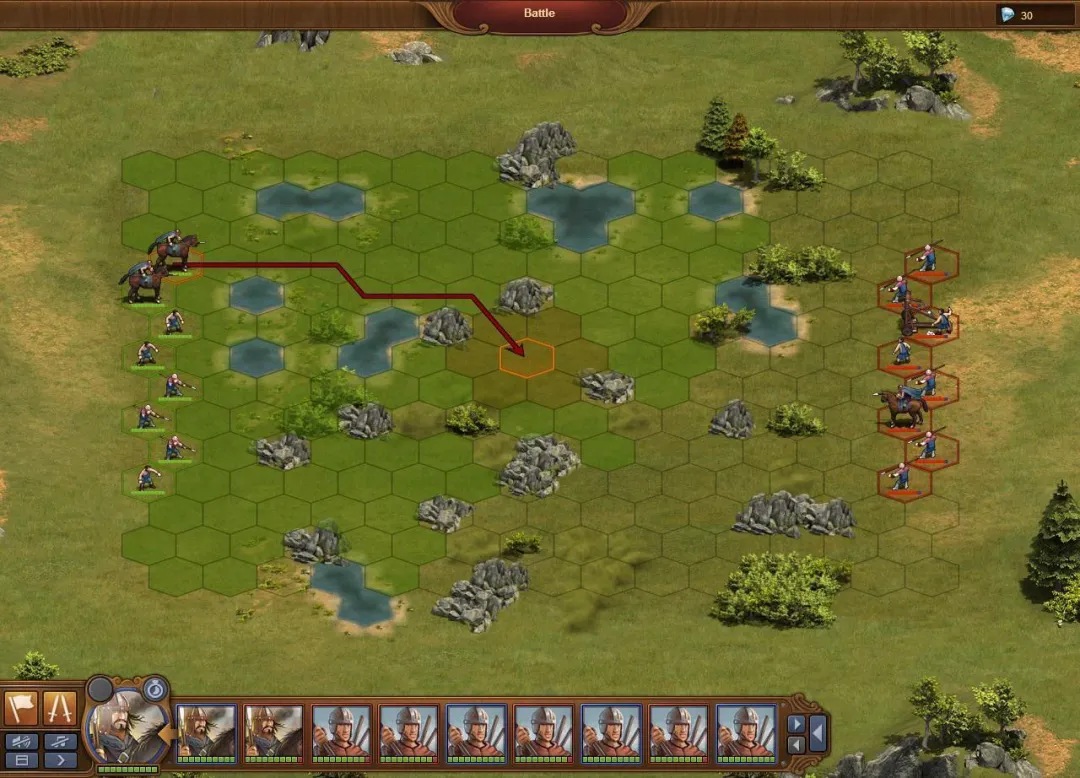Select the blue-framed horseman in the unit queue
1080x778 pixels.
click(x=206, y=733)
